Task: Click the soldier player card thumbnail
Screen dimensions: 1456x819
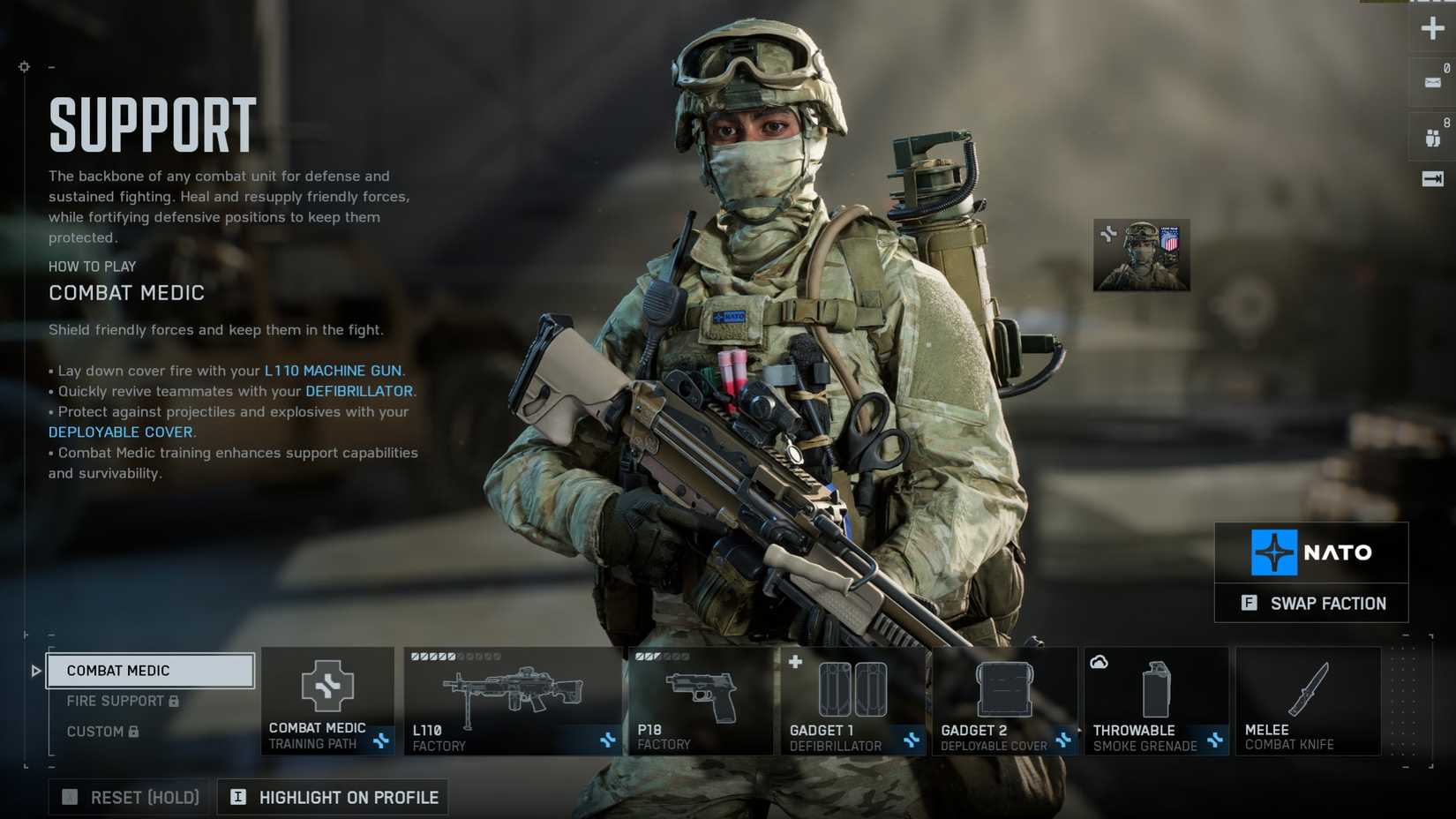Action: point(1140,255)
